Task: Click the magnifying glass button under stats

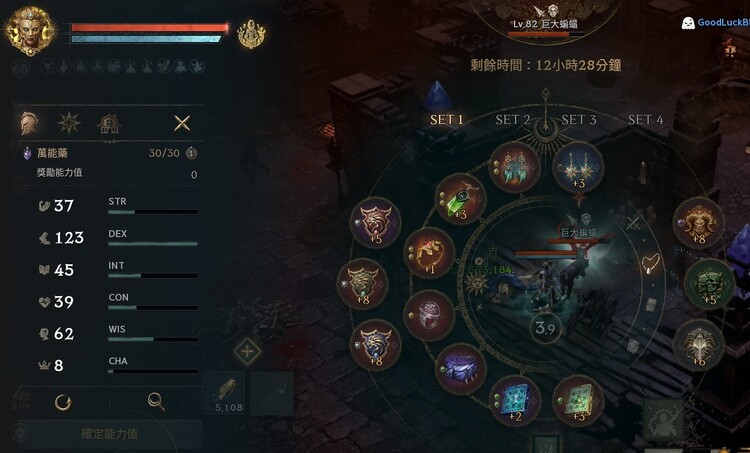Action: [x=156, y=402]
